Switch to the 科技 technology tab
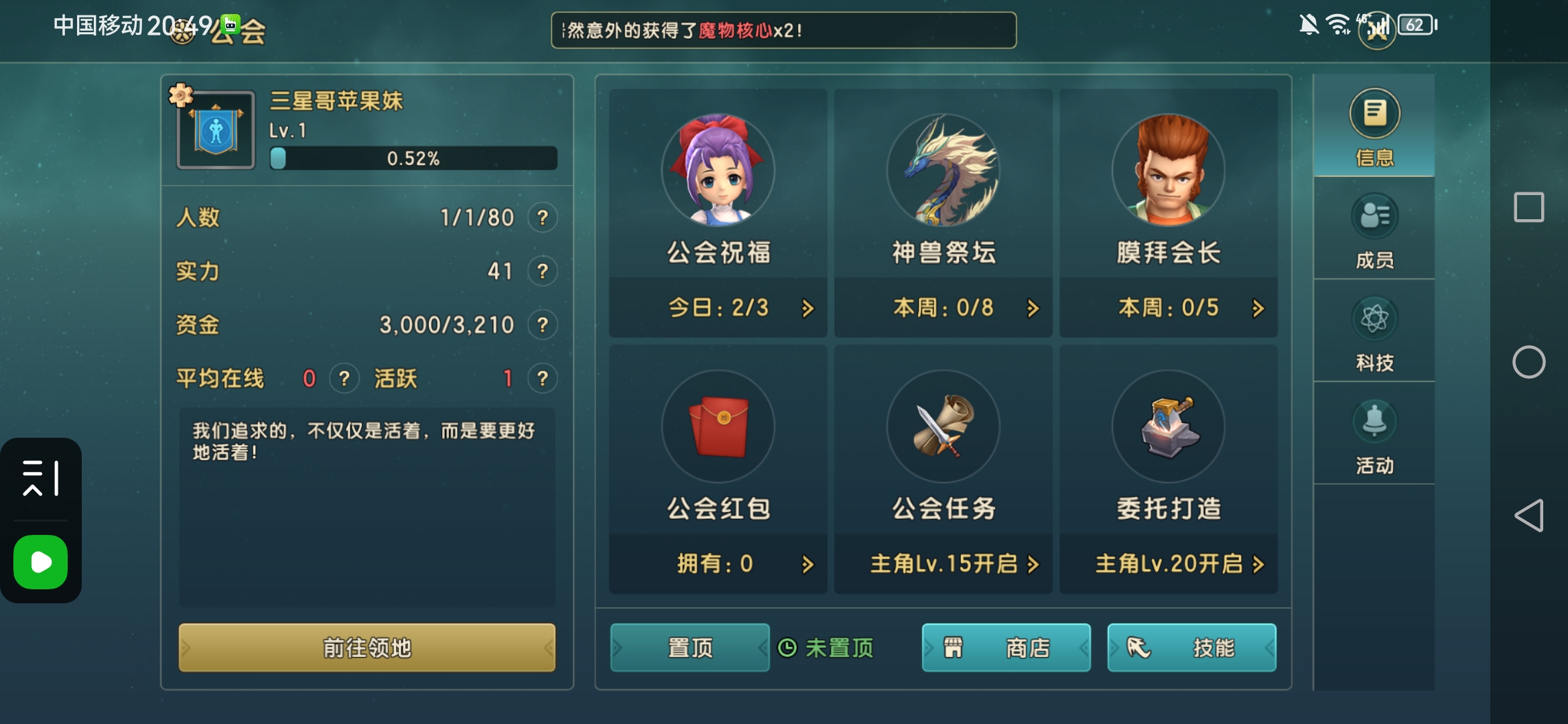Screen dimensions: 1568x724 1373,333
